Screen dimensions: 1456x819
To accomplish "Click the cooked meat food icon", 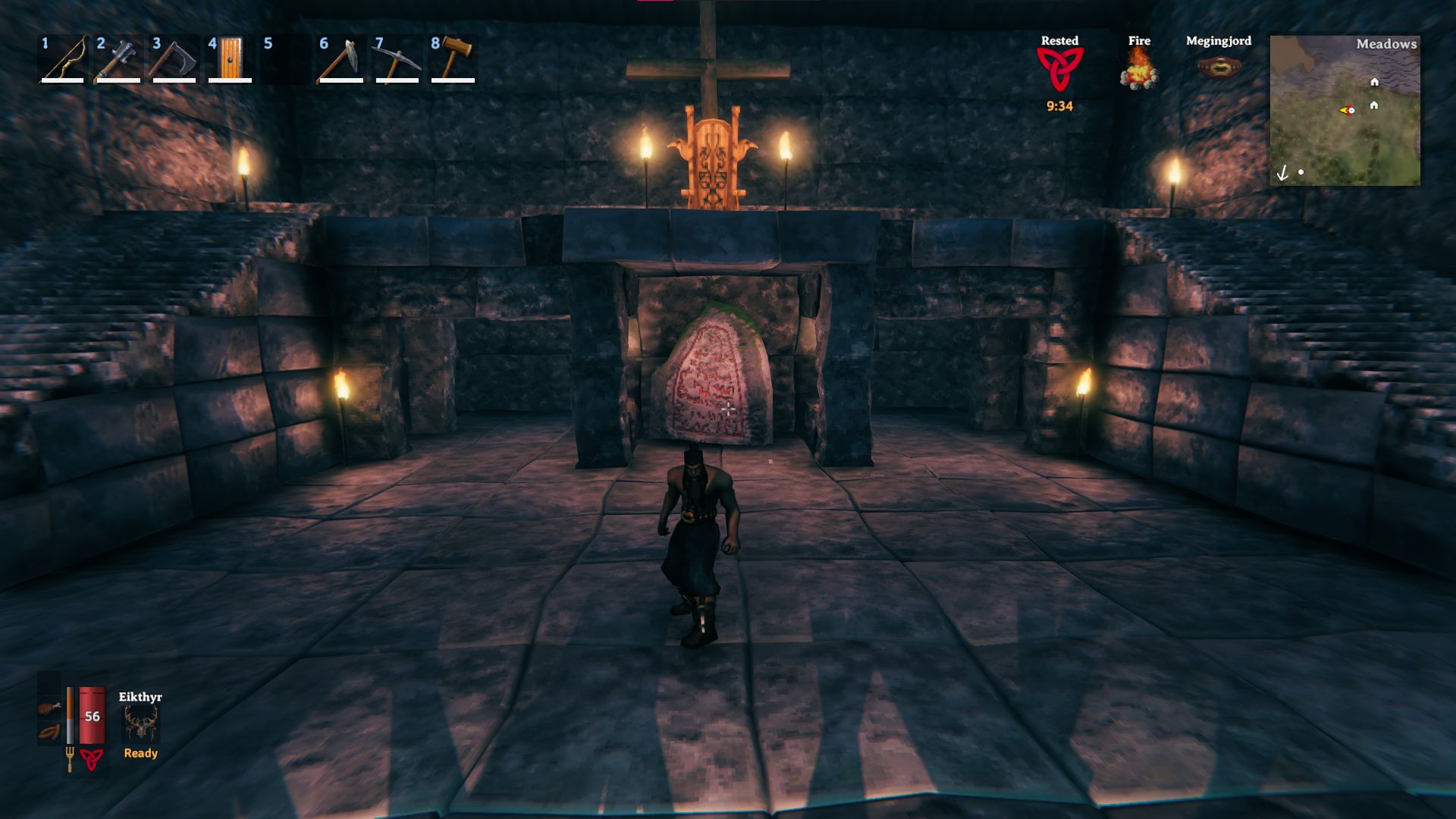I will 48,708.
